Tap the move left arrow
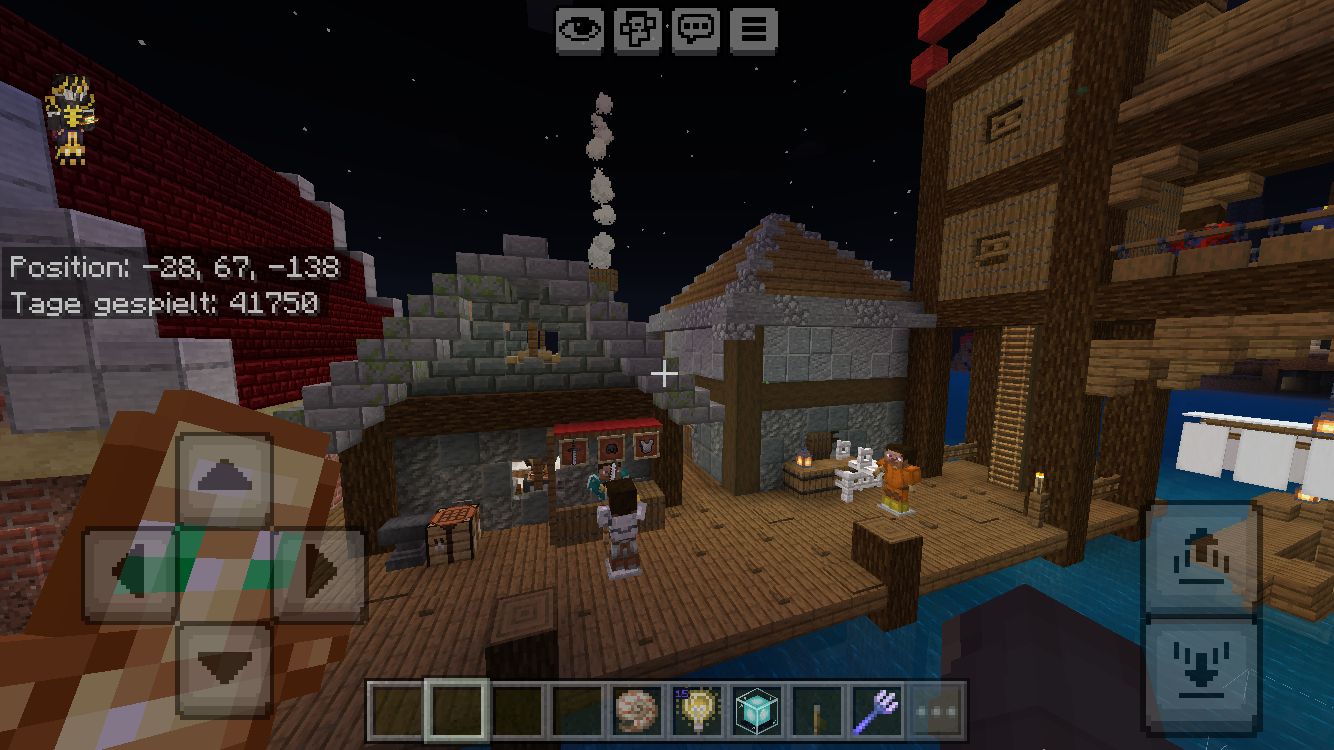 pos(132,573)
